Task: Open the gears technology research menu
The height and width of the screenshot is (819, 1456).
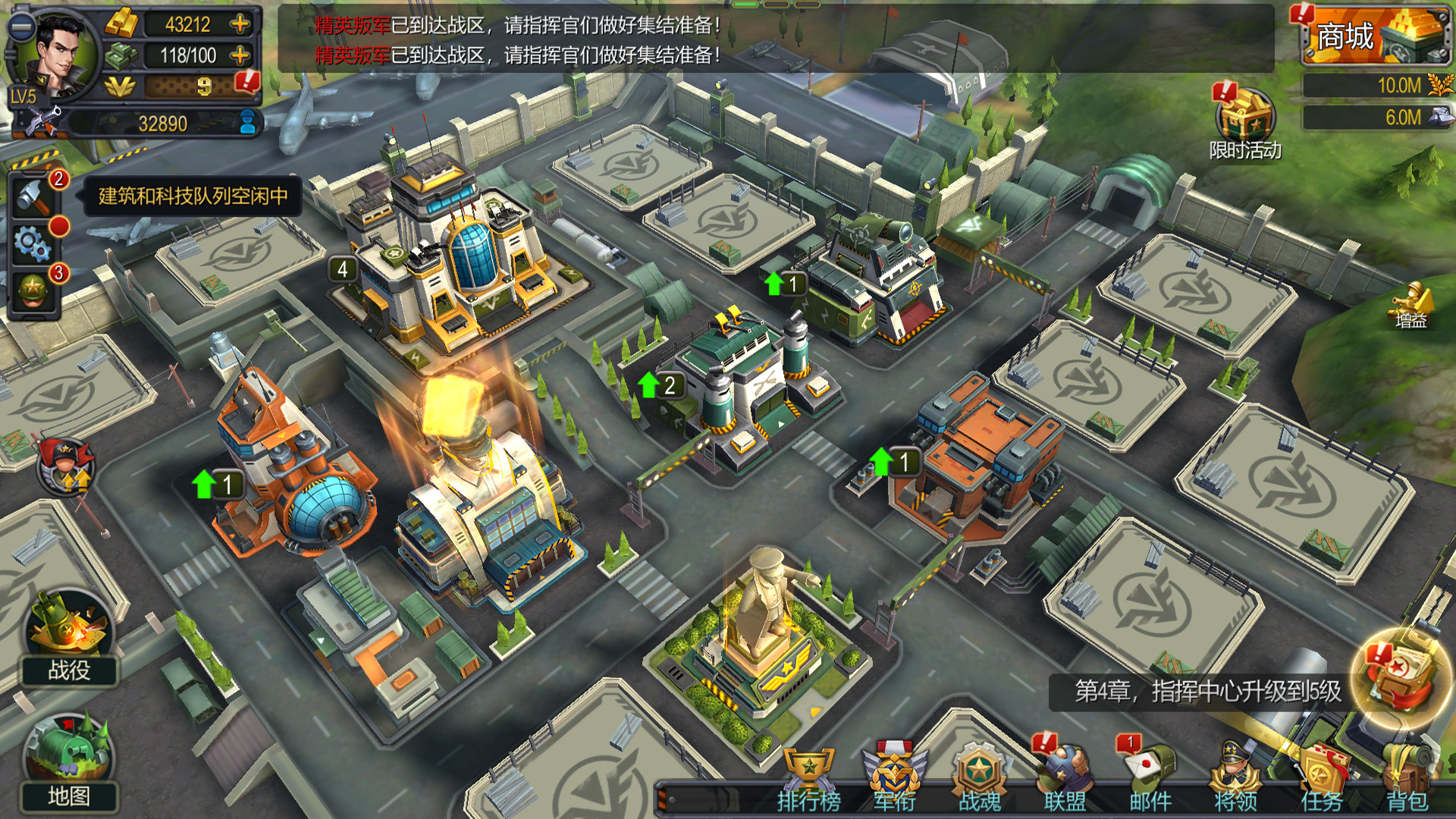Action: click(x=32, y=244)
